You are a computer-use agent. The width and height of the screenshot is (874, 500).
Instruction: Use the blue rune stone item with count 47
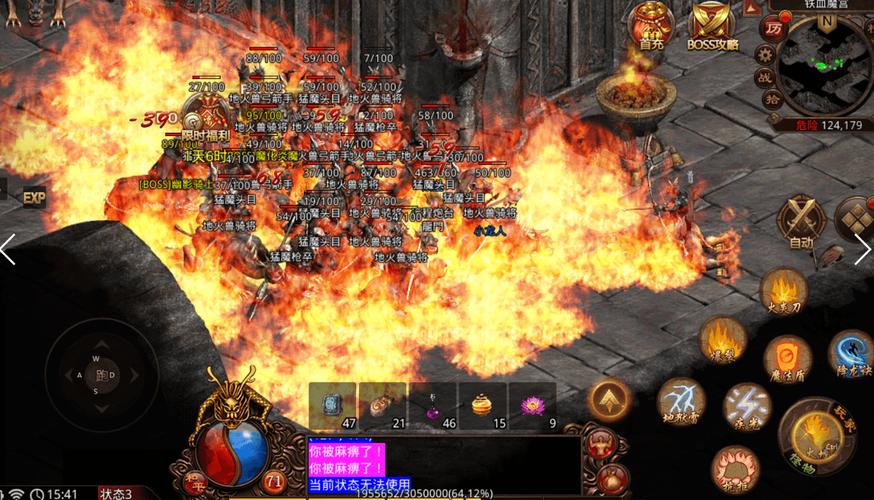pos(333,406)
